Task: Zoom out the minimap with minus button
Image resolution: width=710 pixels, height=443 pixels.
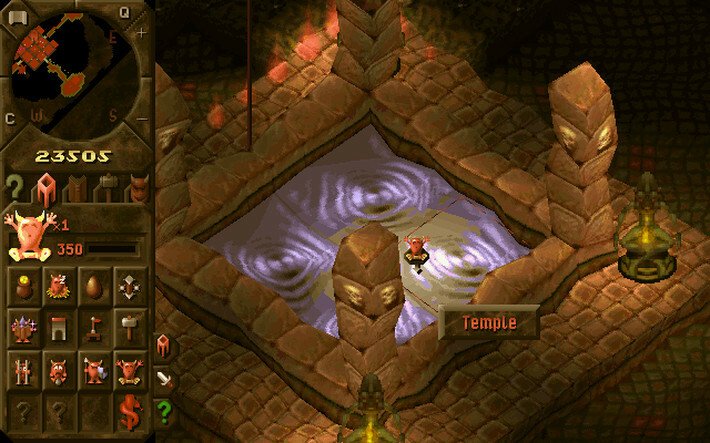Action: [140, 118]
